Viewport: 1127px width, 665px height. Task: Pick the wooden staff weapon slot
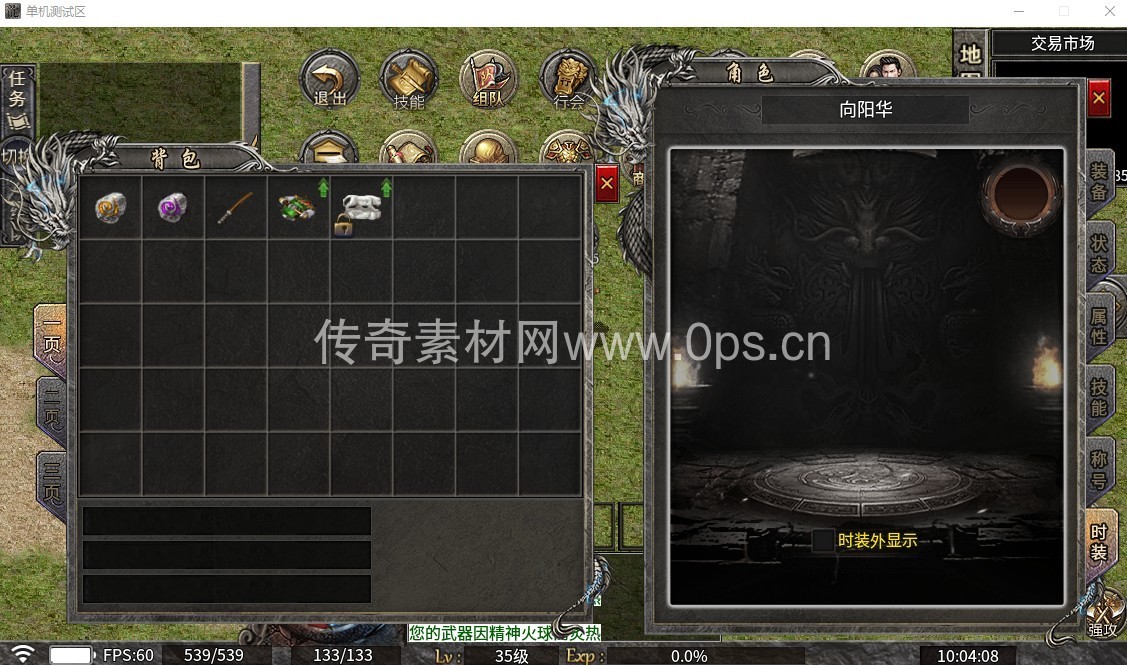point(236,207)
